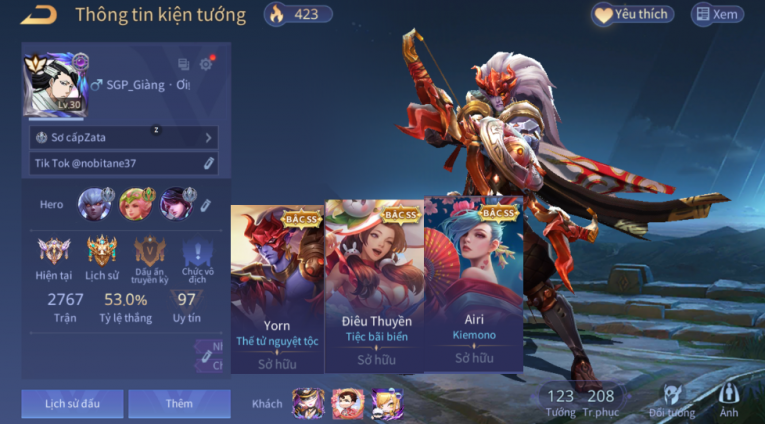Screen dimensions: 765x424
Task: Open the Xem view button
Action: tap(718, 14)
